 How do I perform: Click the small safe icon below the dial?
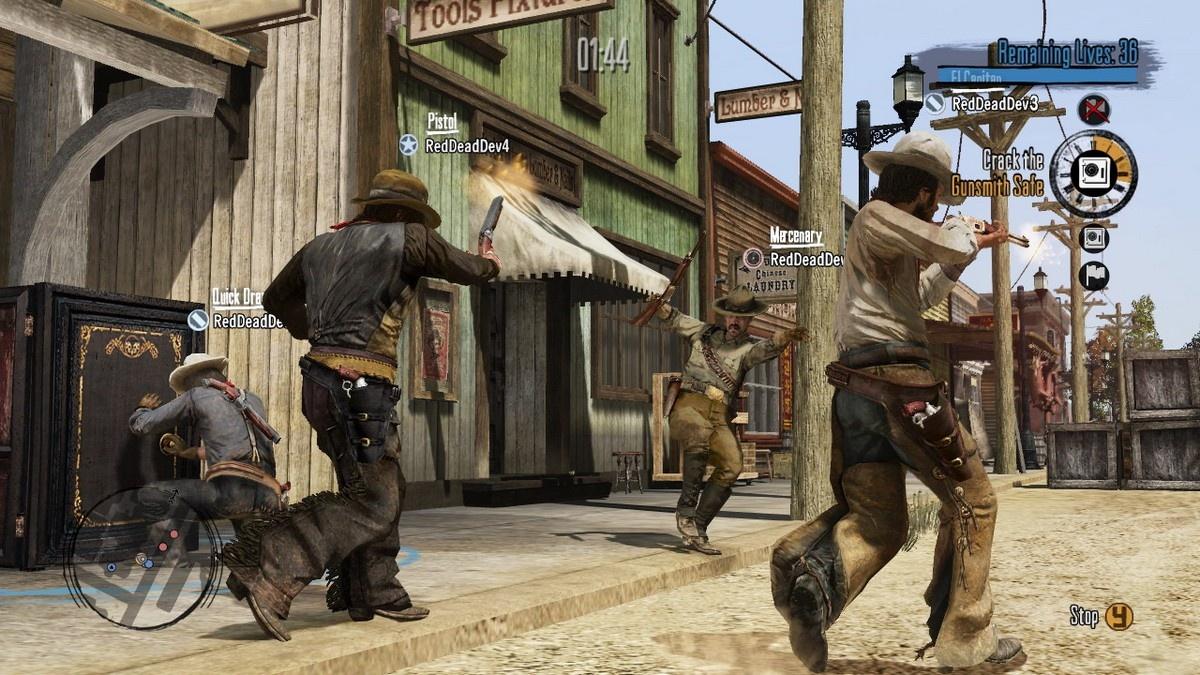(x=1094, y=238)
